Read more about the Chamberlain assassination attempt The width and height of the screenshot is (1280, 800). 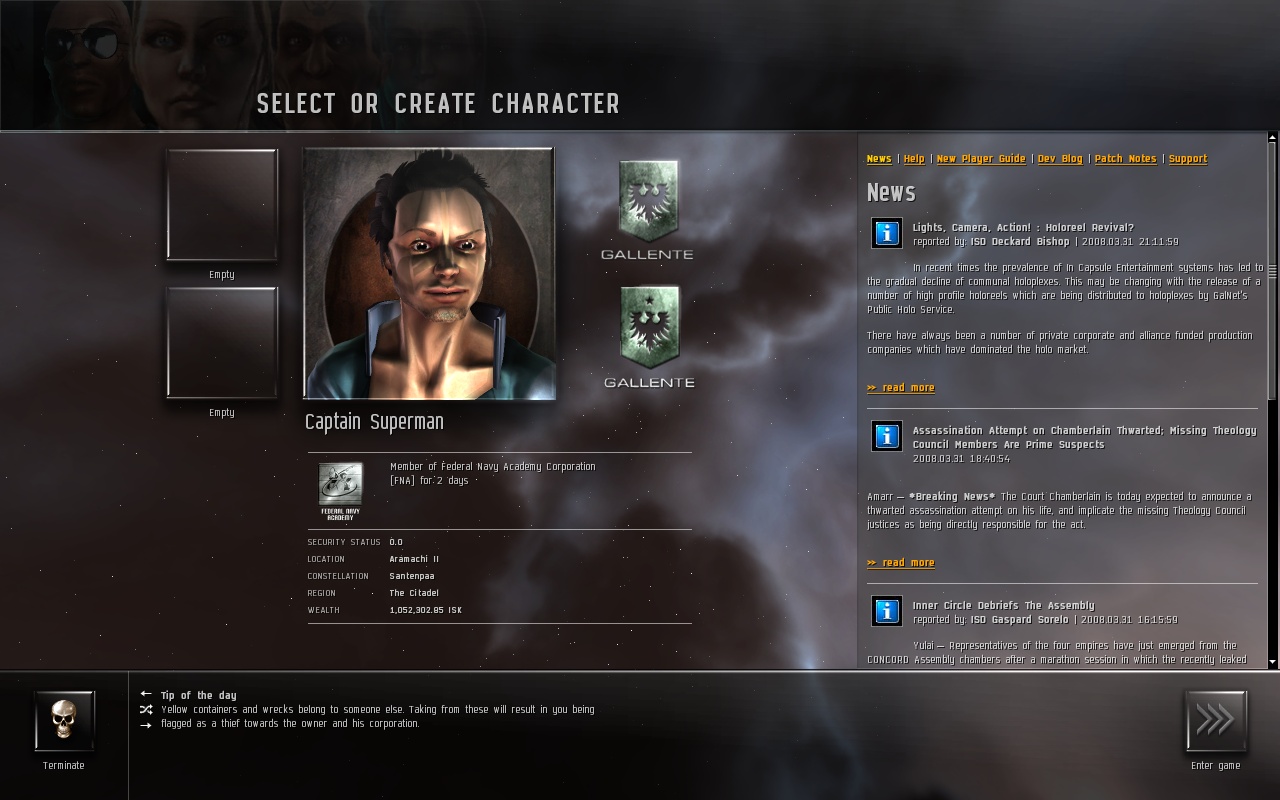pos(901,563)
